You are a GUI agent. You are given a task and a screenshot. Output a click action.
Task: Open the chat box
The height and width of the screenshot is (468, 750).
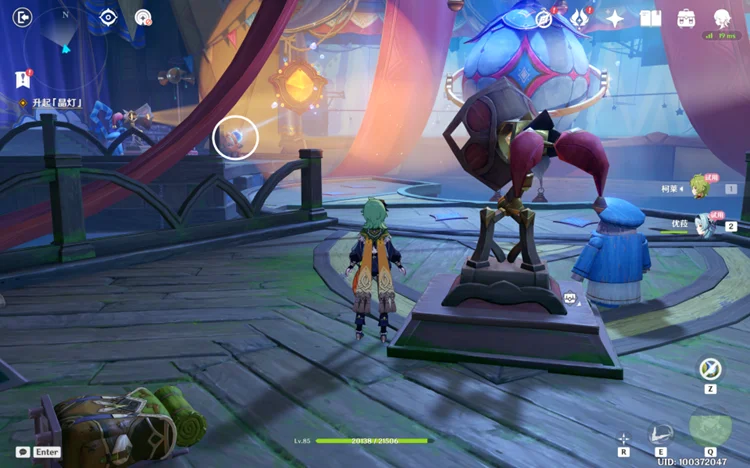(x=23, y=452)
